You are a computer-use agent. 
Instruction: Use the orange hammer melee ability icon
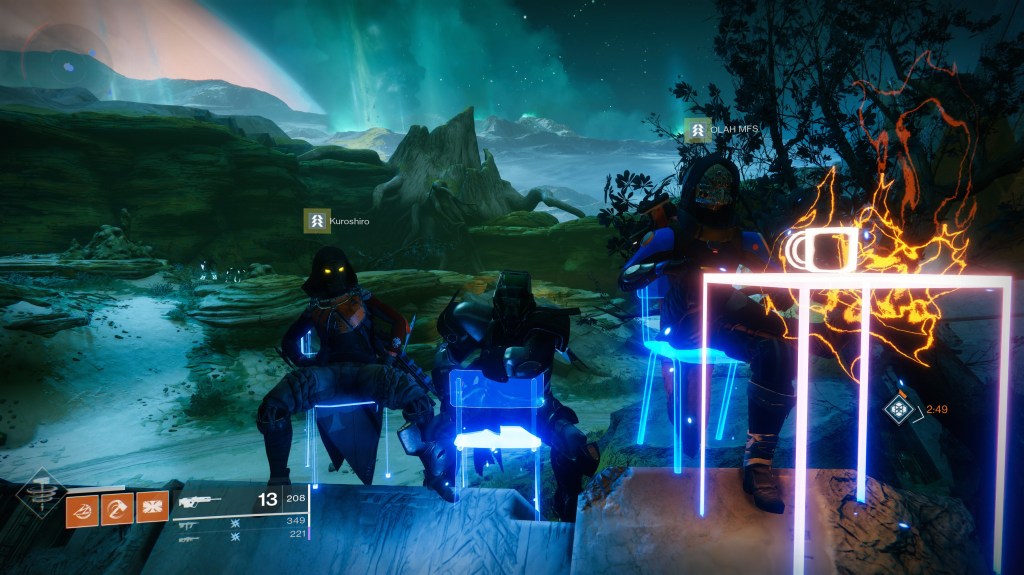(117, 509)
